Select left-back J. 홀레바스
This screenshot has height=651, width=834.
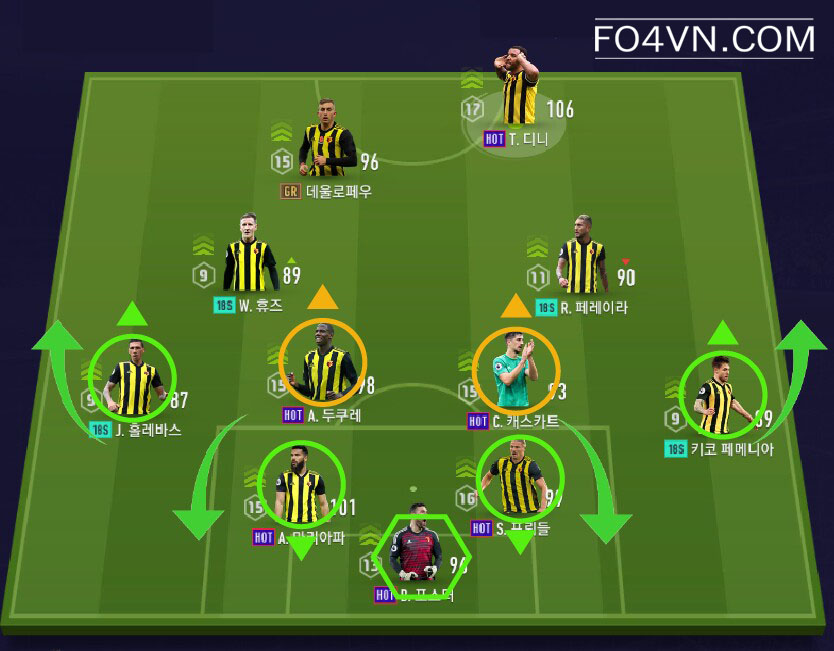click(132, 378)
